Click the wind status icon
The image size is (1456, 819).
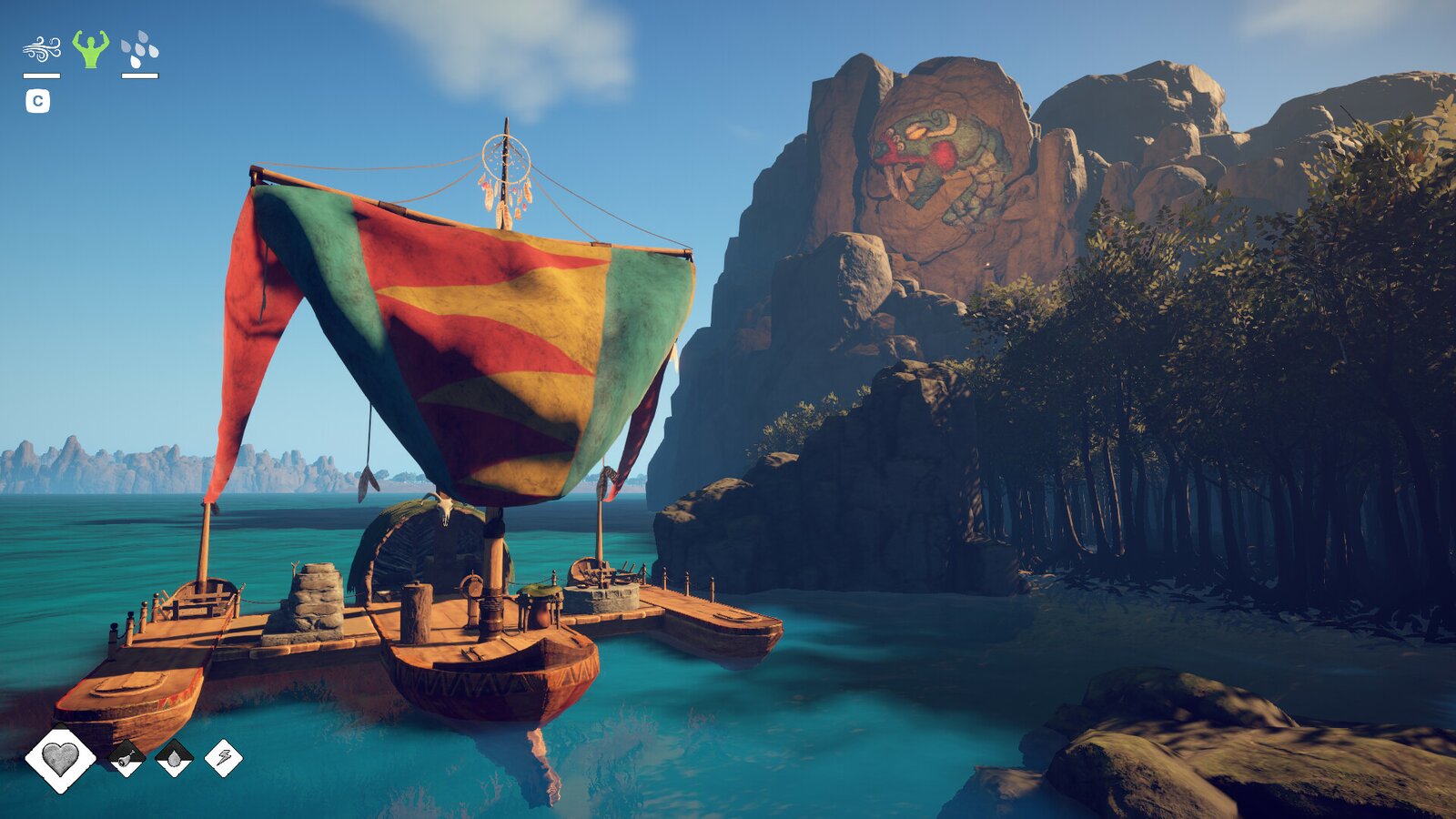pyautogui.click(x=42, y=49)
